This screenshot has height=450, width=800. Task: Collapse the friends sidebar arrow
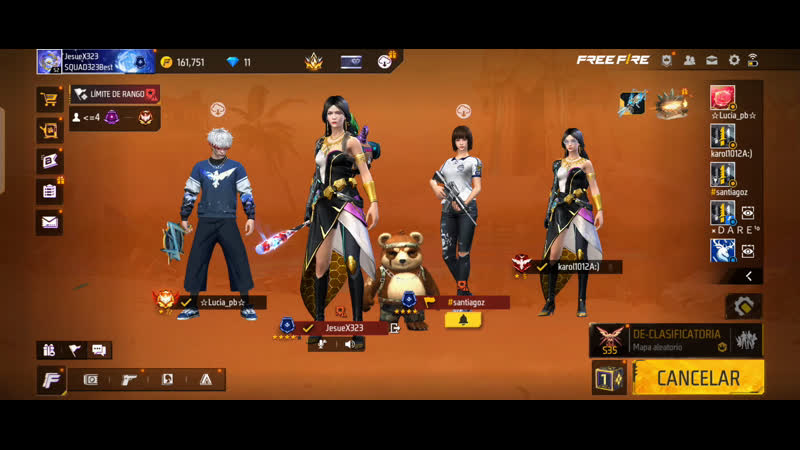pyautogui.click(x=749, y=276)
